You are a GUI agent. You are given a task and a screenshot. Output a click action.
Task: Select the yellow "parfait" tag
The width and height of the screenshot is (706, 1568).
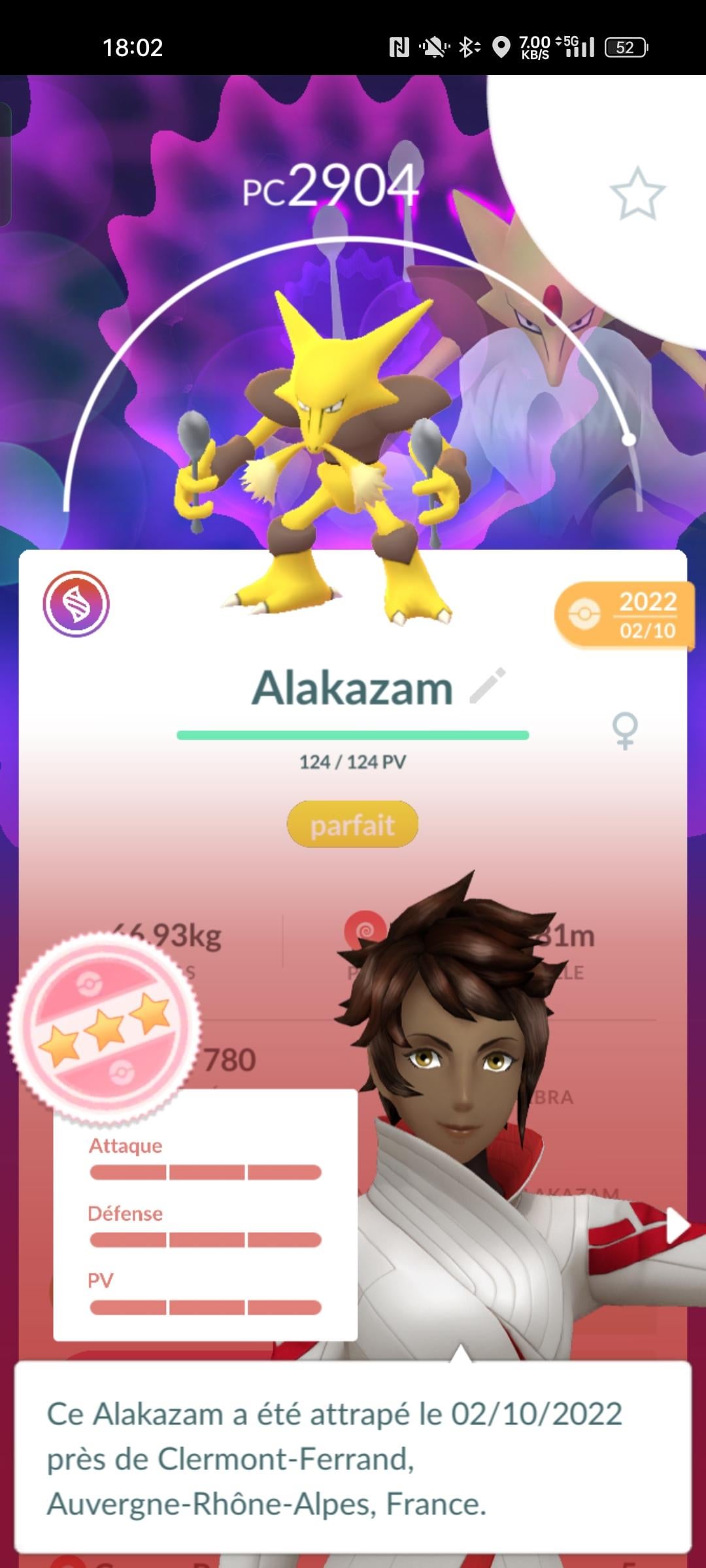(x=352, y=825)
